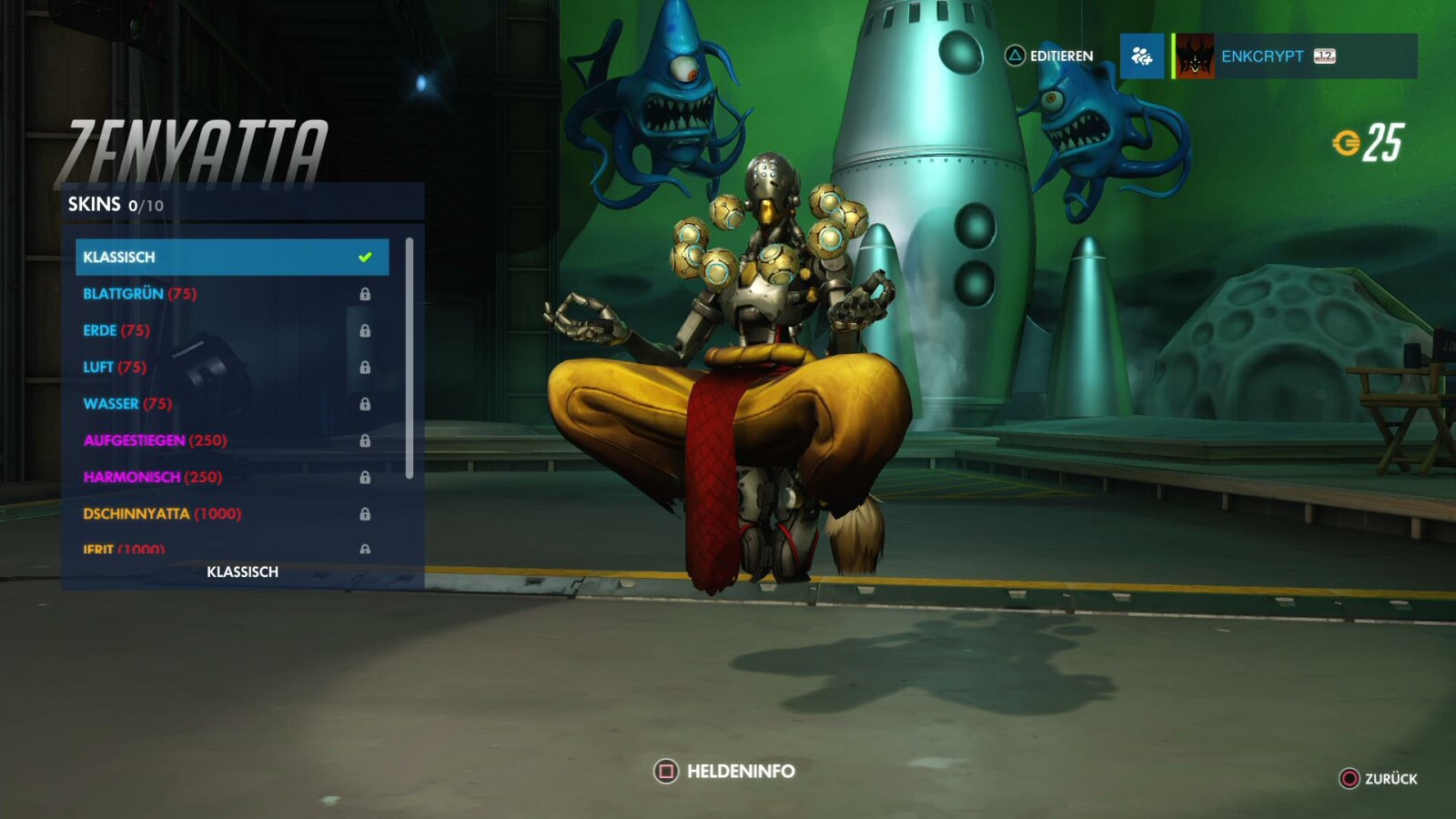This screenshot has width=1456, height=819.
Task: Choose the Wasser skin
Action: click(231, 403)
